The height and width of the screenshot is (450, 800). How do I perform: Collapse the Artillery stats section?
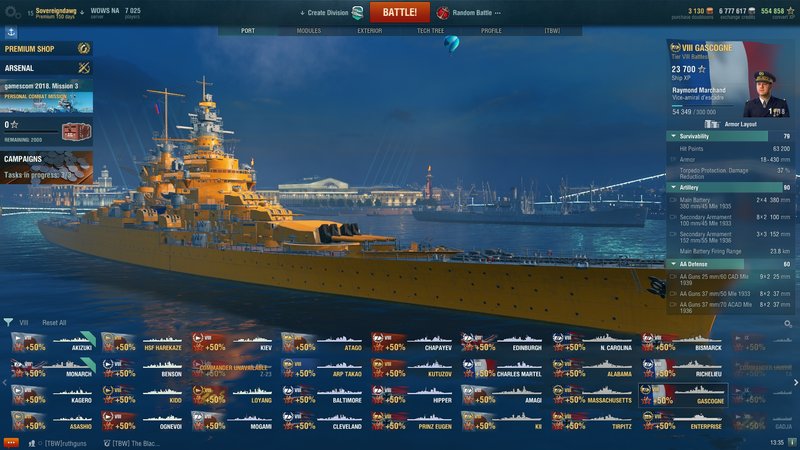click(672, 187)
